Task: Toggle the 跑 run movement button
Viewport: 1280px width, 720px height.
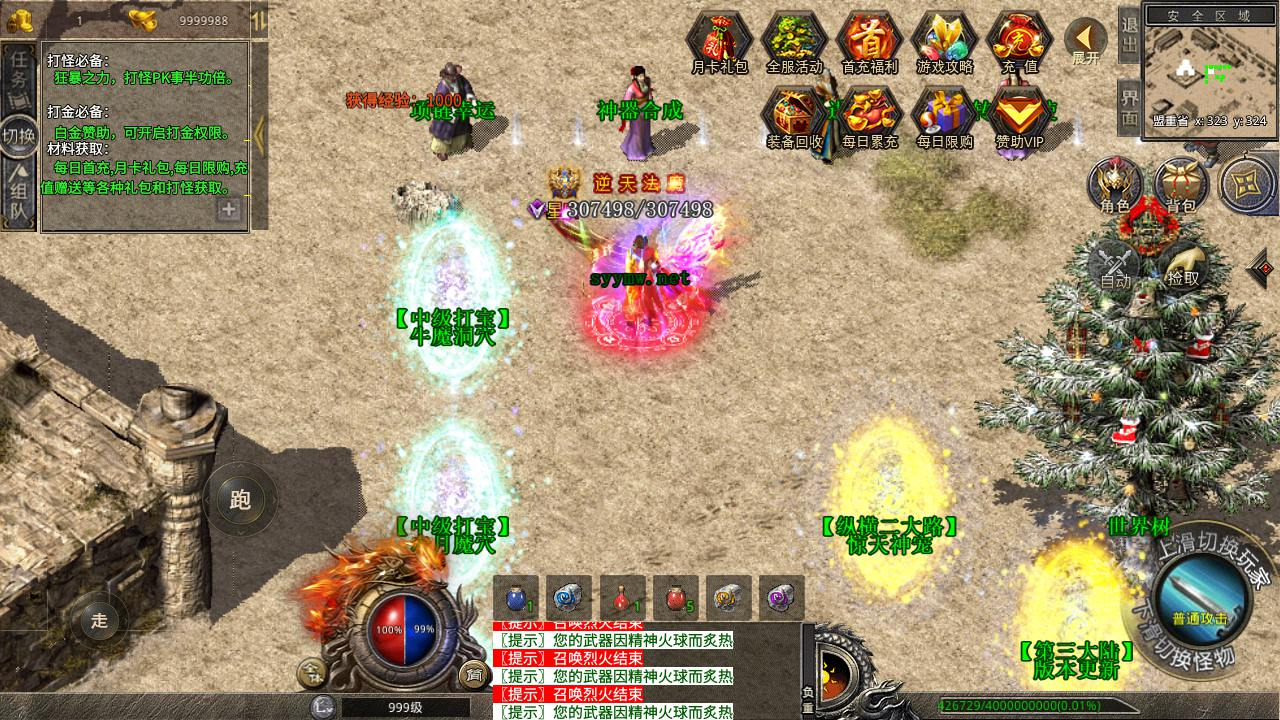Action: tap(240, 500)
